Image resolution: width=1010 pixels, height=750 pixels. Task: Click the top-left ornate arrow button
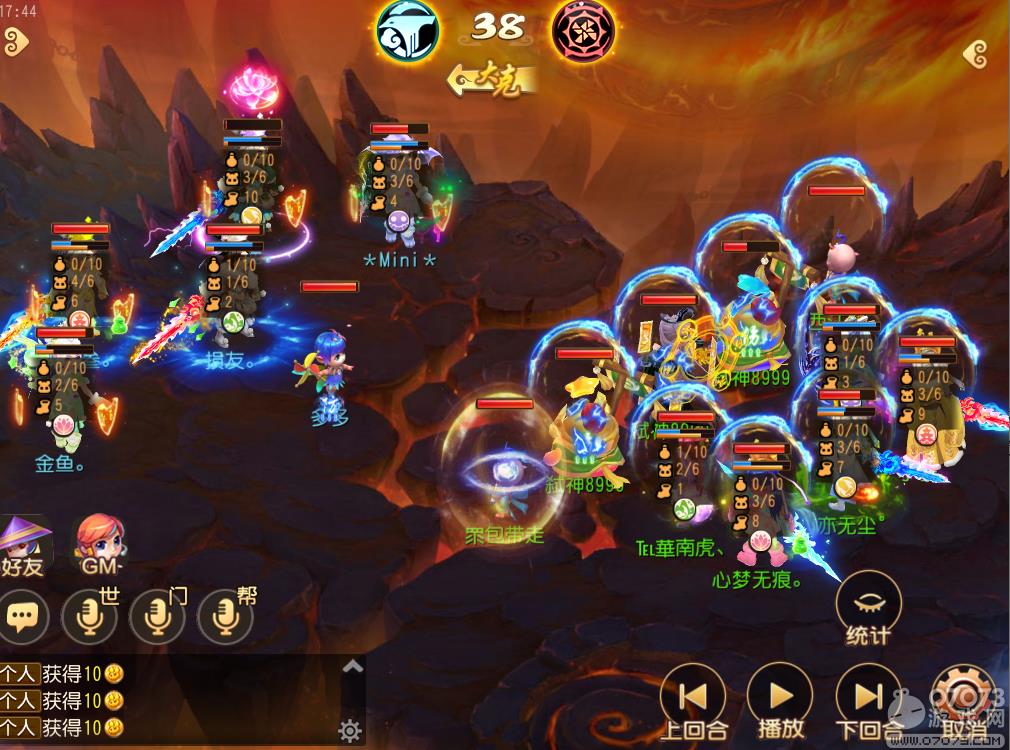click(x=16, y=42)
